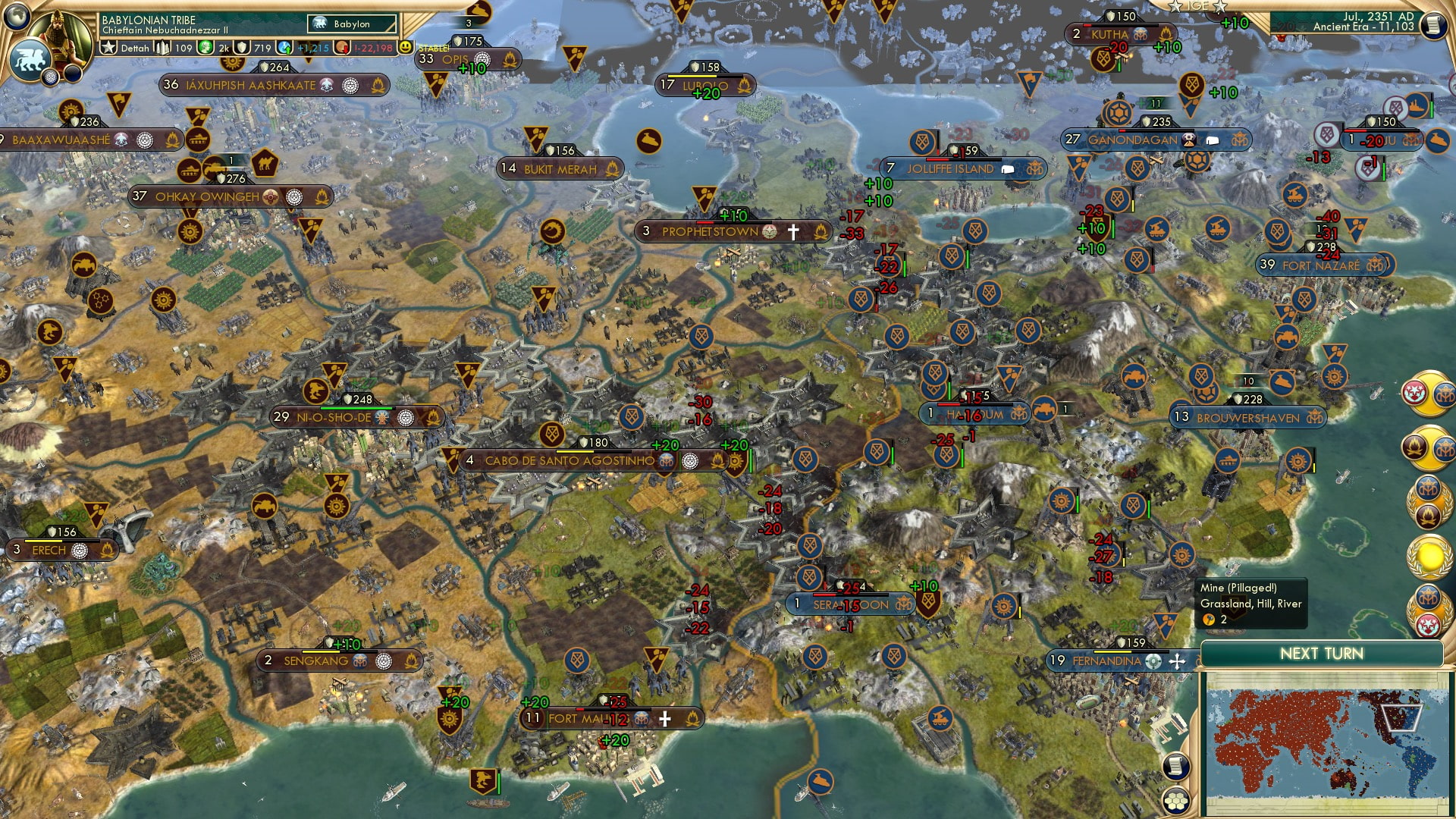The height and width of the screenshot is (819, 1456).
Task: Click the glowing sun notification
Action: pos(1429,556)
